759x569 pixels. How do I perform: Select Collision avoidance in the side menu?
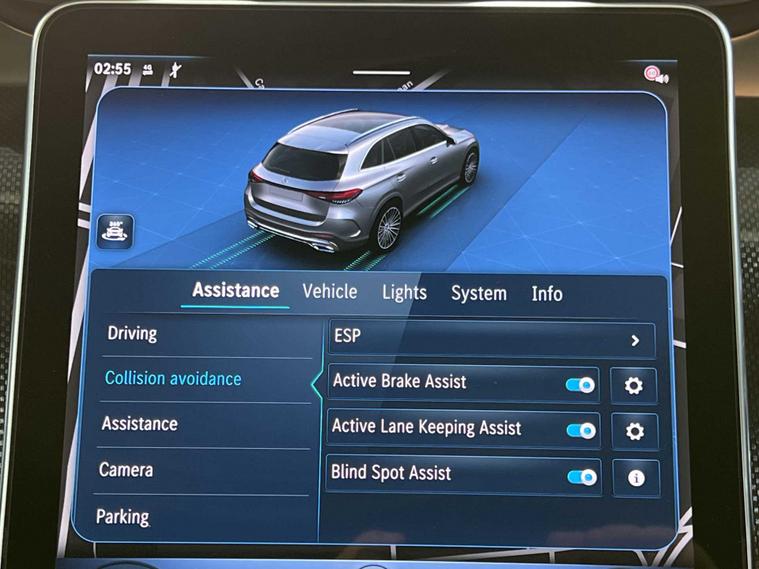[173, 379]
